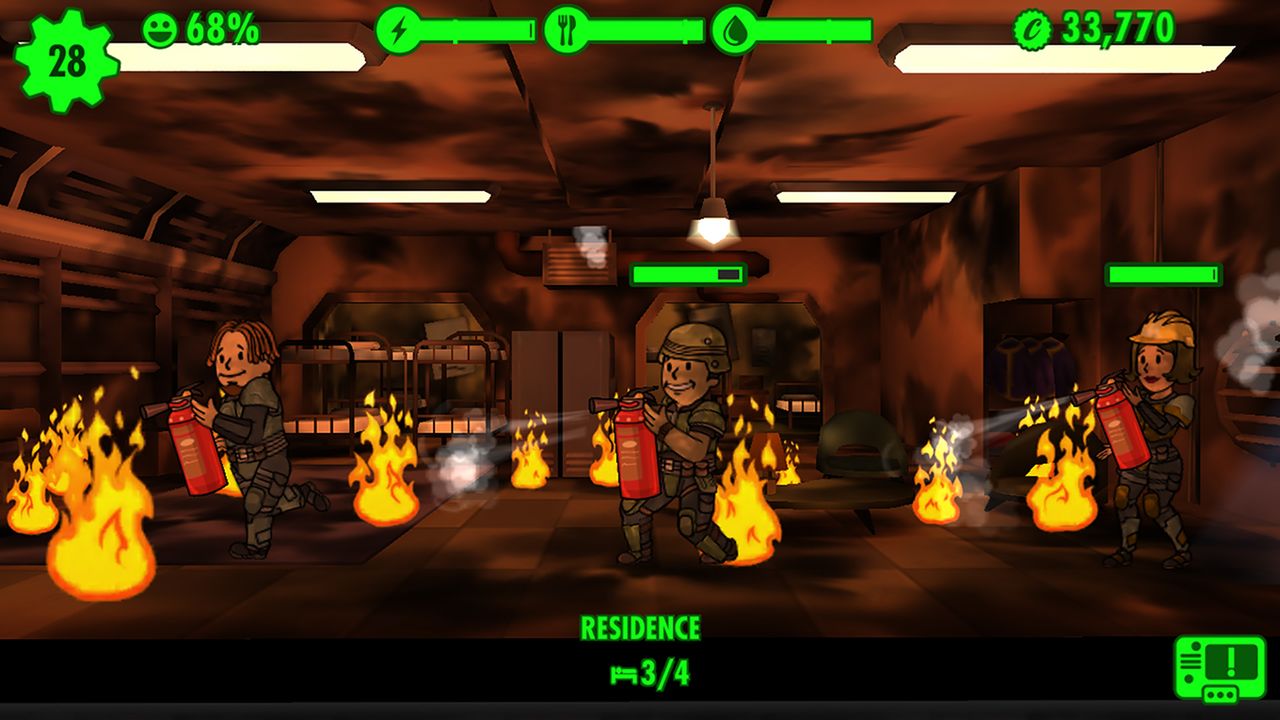The width and height of the screenshot is (1280, 720).
Task: Open the dweller list via the 28 gear icon
Action: pos(66,60)
